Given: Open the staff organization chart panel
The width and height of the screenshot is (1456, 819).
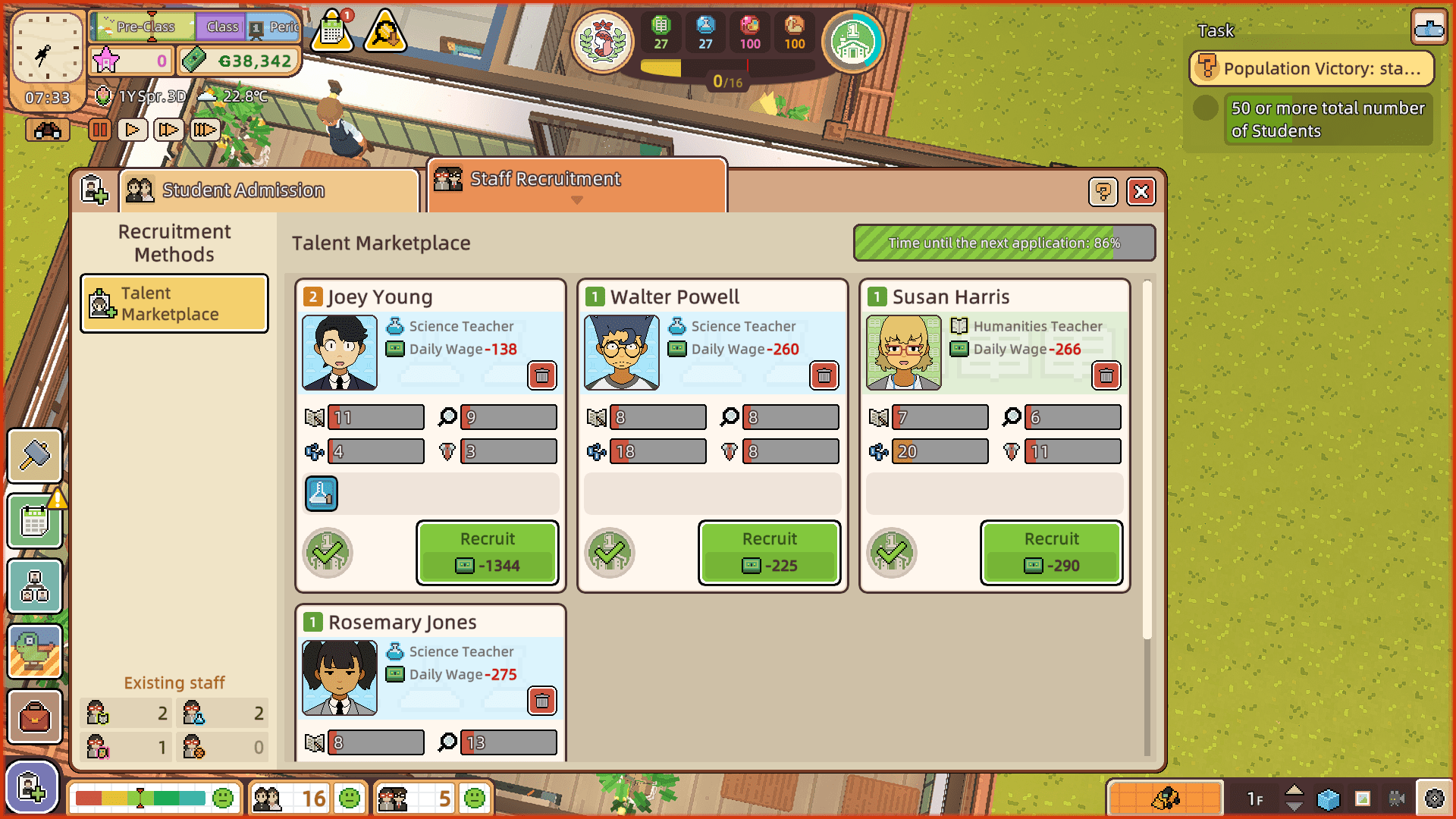Looking at the screenshot, I should (x=35, y=586).
